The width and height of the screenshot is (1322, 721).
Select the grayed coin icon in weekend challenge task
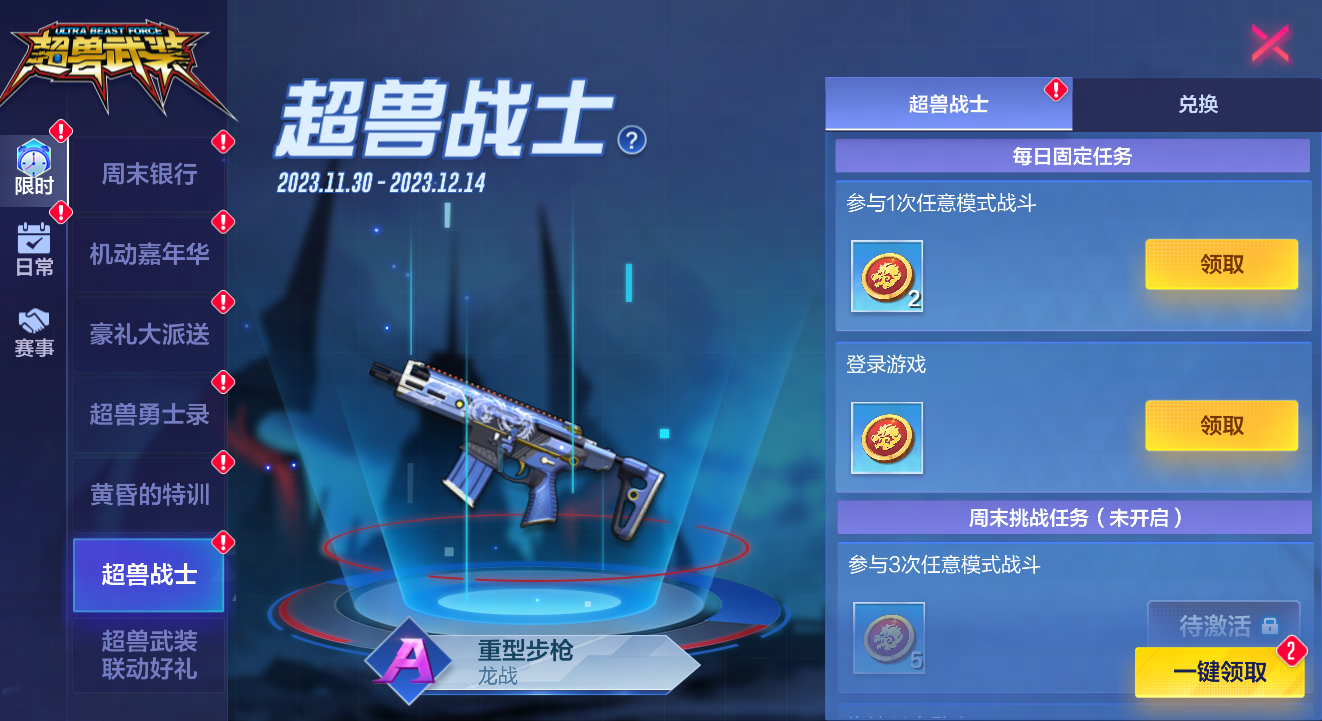[x=886, y=638]
